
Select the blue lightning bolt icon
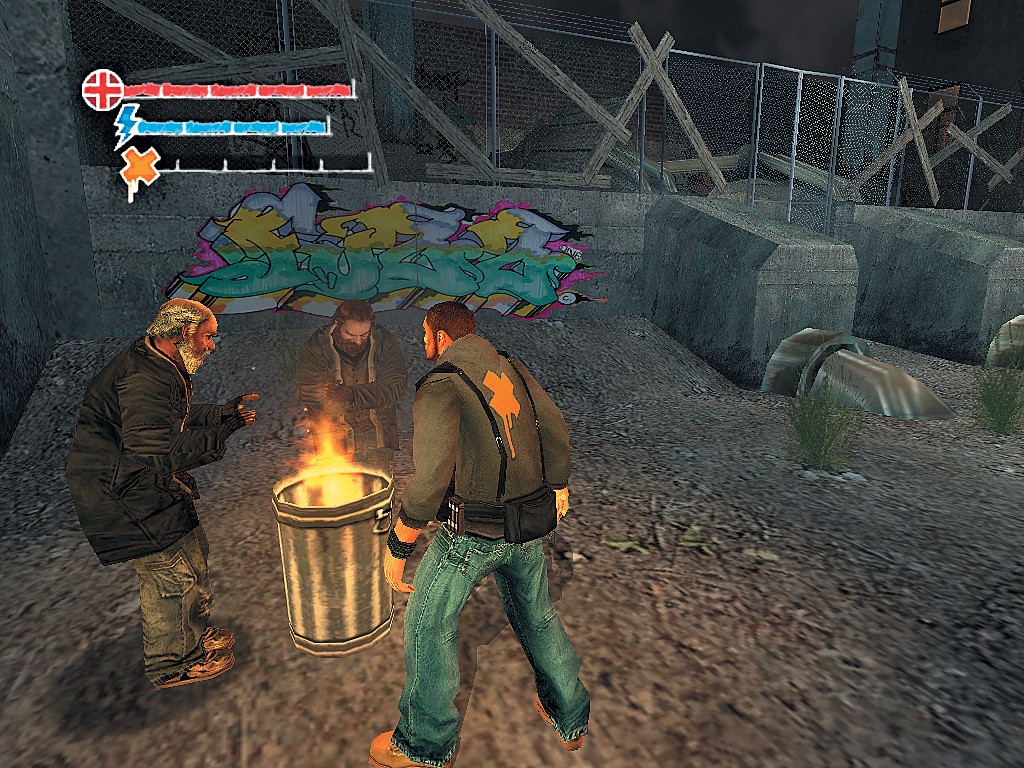tap(127, 126)
